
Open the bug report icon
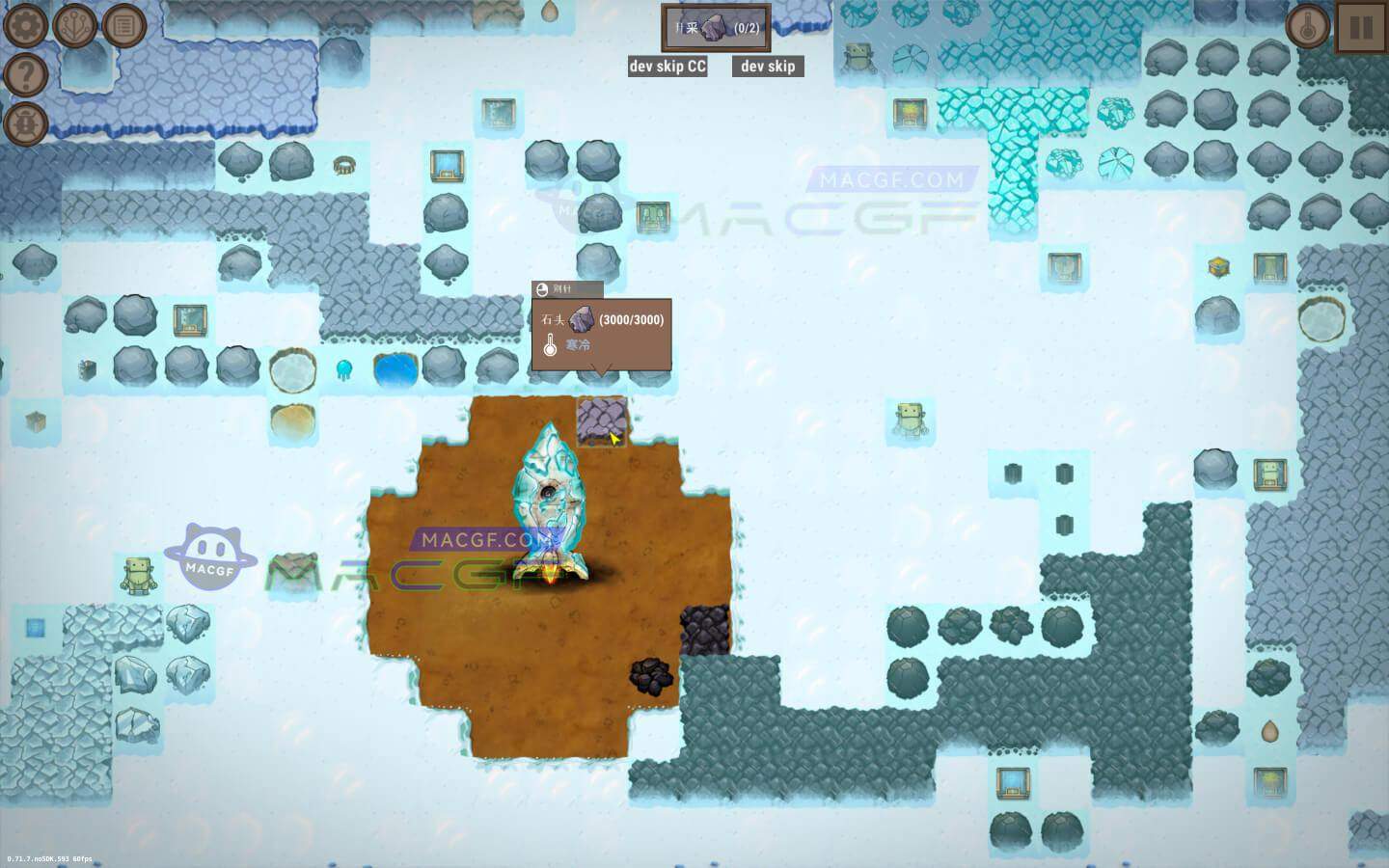(25, 123)
